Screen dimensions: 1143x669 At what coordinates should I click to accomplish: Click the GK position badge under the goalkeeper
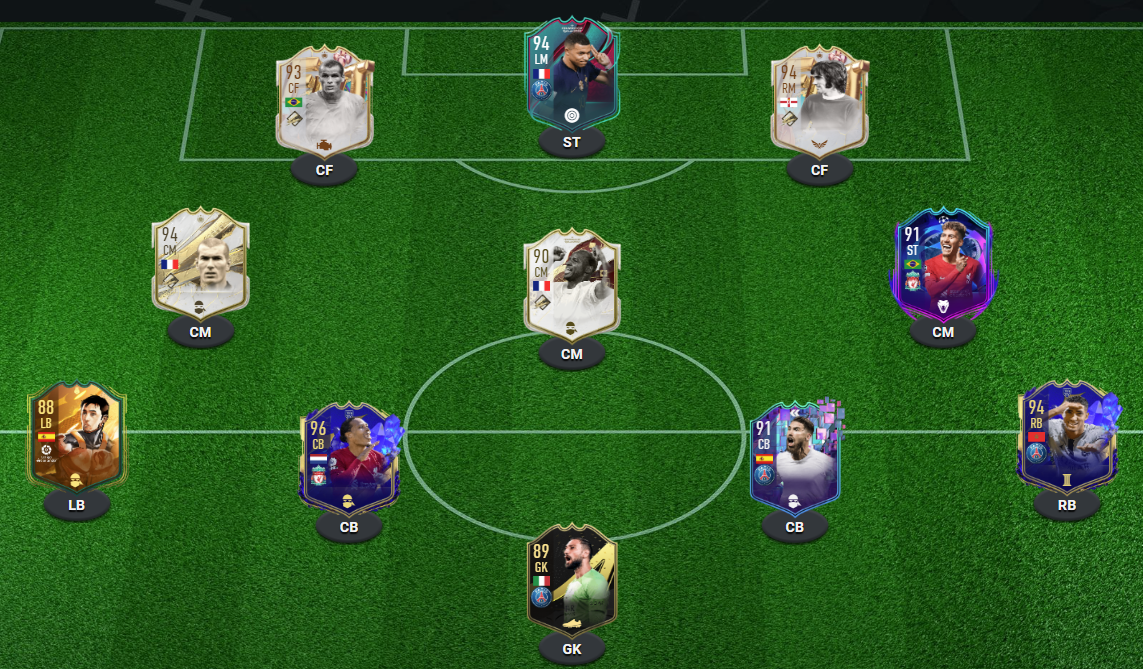click(571, 650)
